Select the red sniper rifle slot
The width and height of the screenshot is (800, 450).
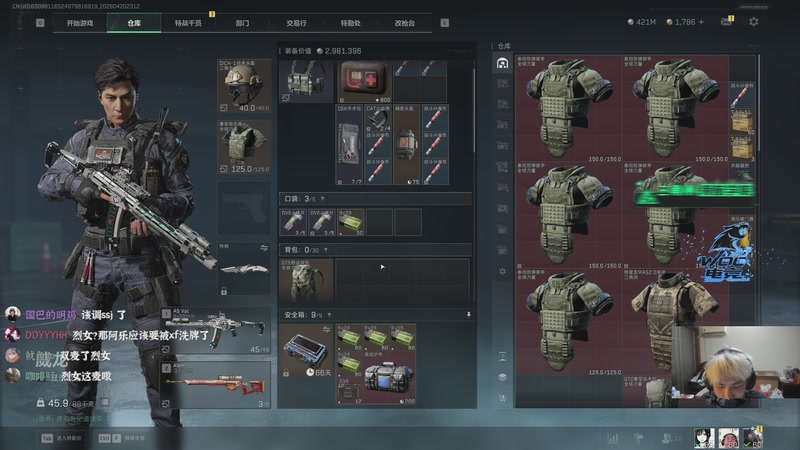(x=215, y=385)
